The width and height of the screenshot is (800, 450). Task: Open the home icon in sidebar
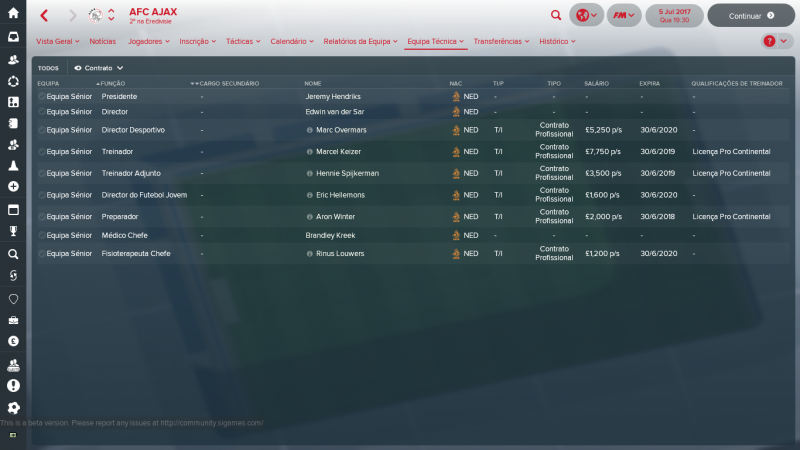coord(13,13)
